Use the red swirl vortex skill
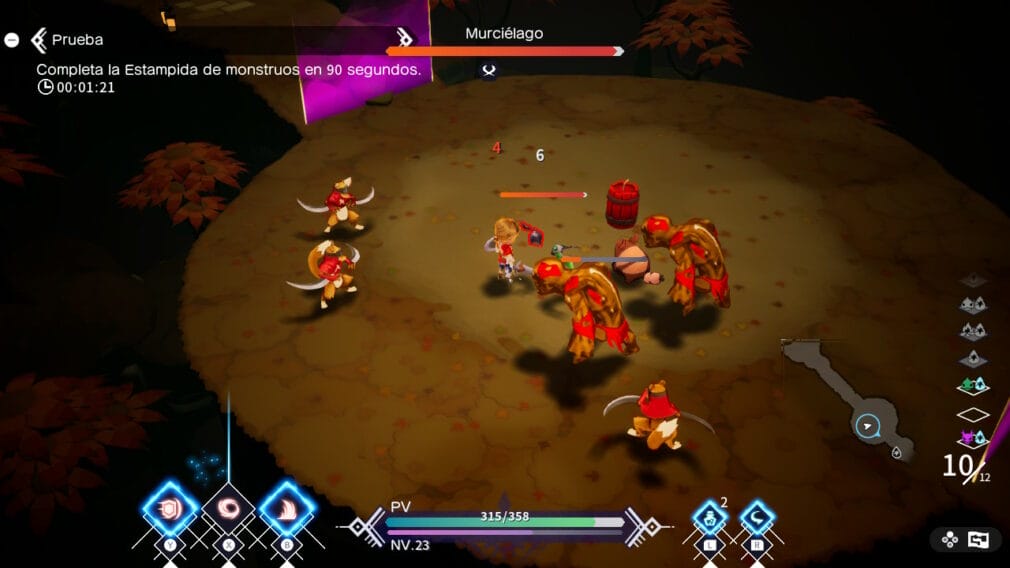This screenshot has width=1010, height=568. point(229,508)
